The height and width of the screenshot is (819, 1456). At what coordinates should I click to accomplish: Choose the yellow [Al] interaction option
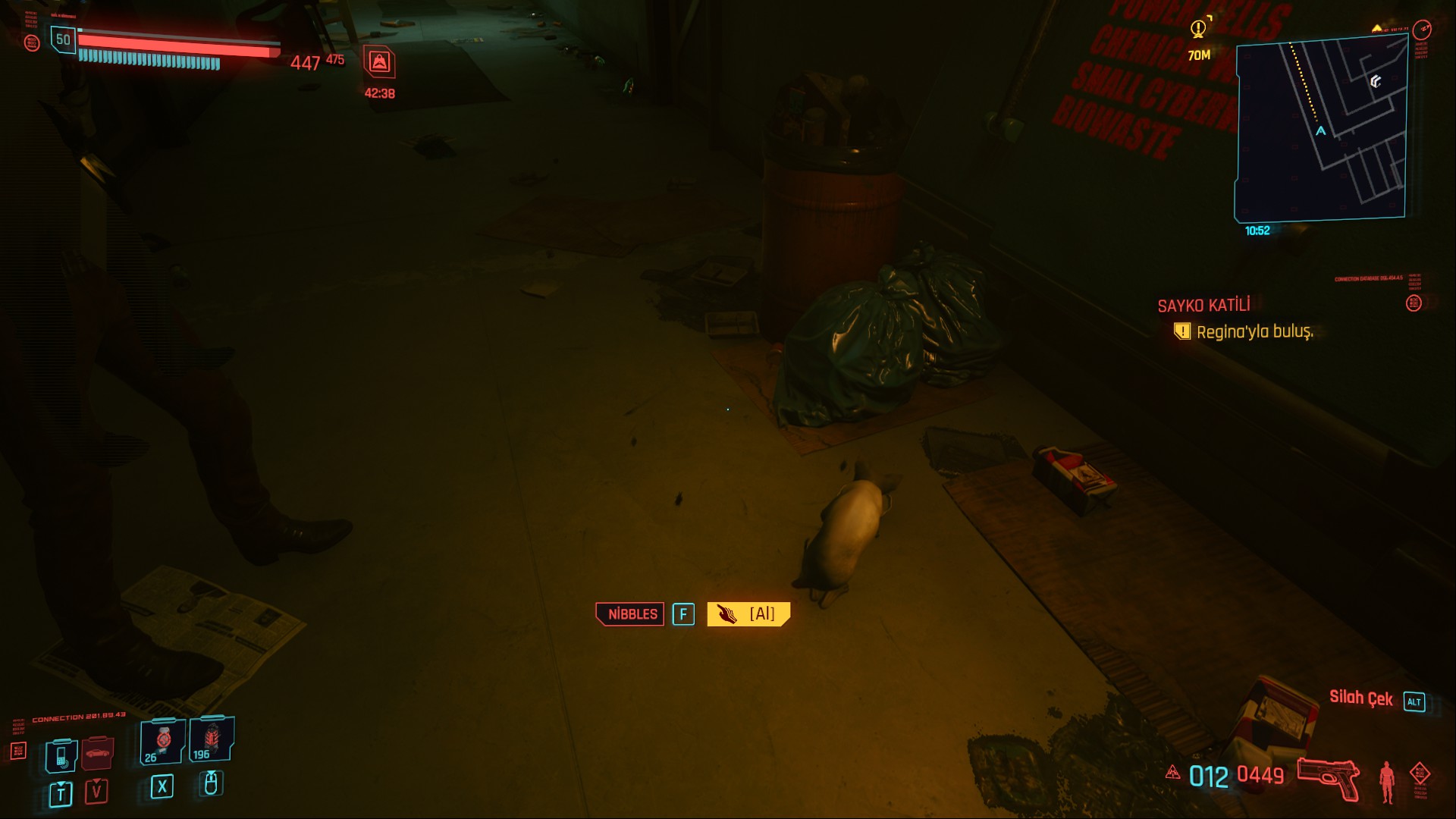click(x=748, y=614)
